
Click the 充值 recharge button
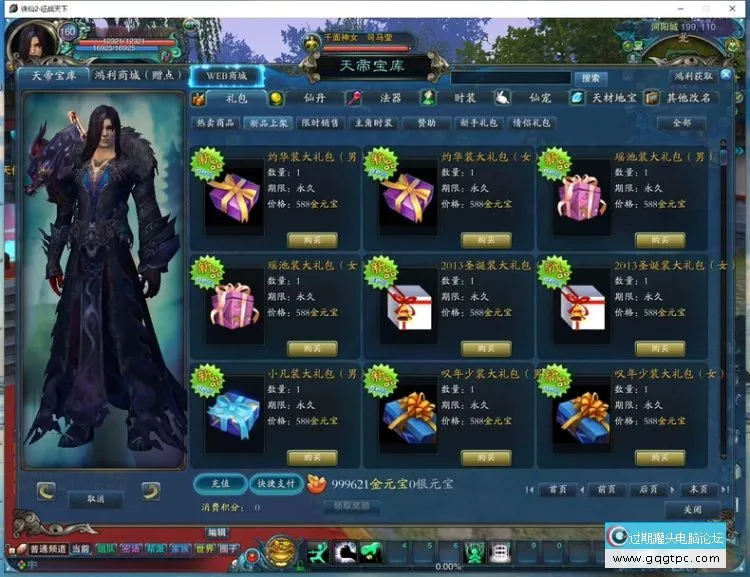219,483
